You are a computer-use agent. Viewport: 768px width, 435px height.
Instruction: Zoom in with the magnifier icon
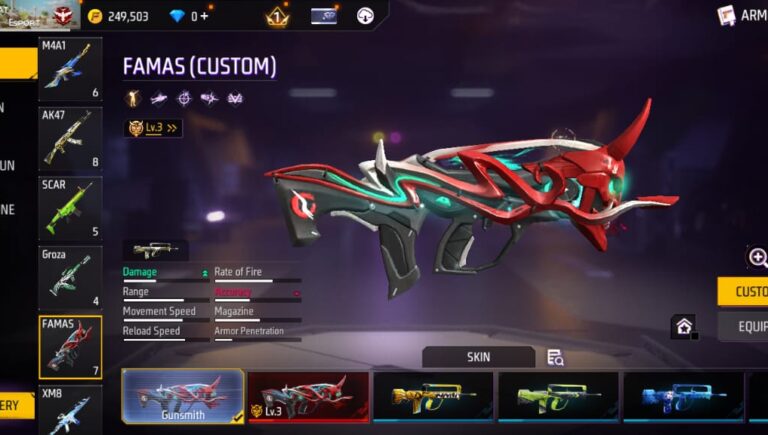pos(758,258)
